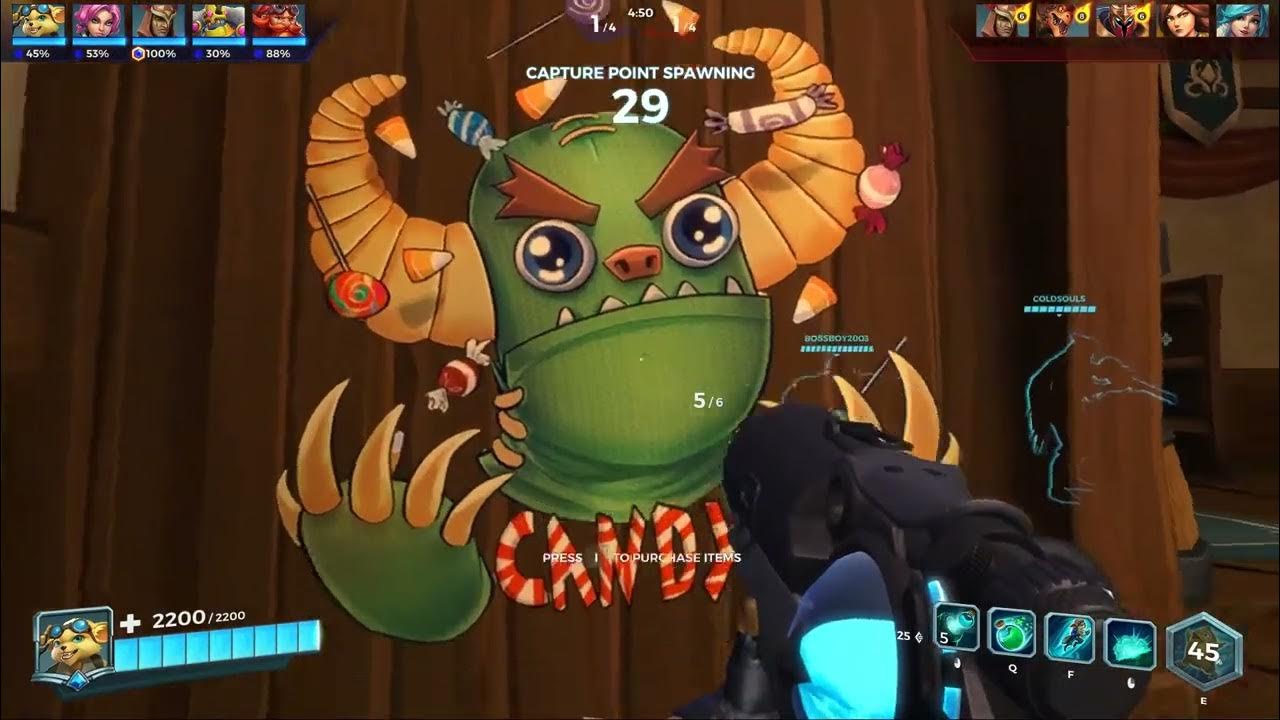Select the pink-haired teammate portrait
This screenshot has height=720, width=1280.
(x=98, y=22)
